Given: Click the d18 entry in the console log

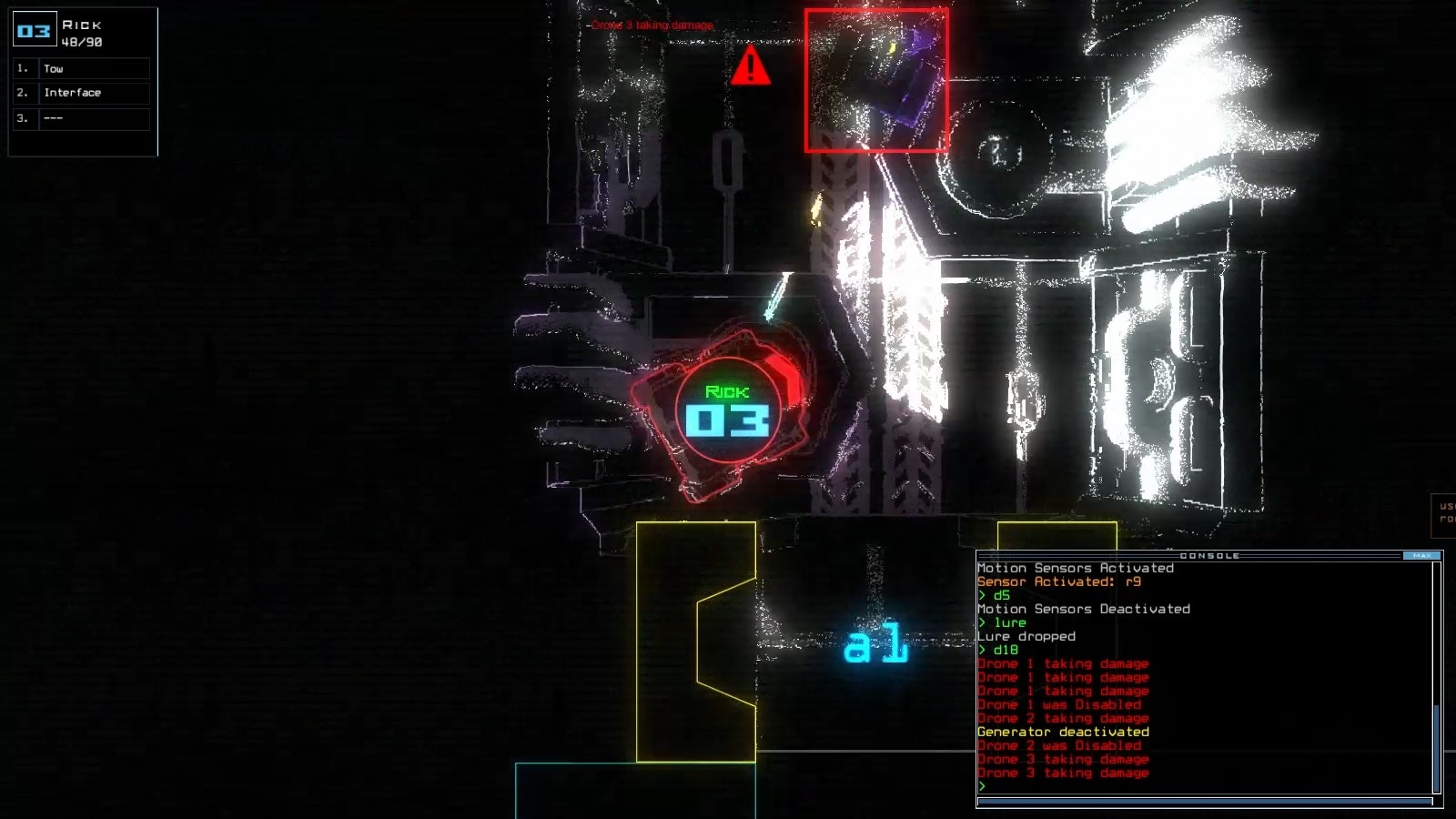Looking at the screenshot, I should (1001, 650).
